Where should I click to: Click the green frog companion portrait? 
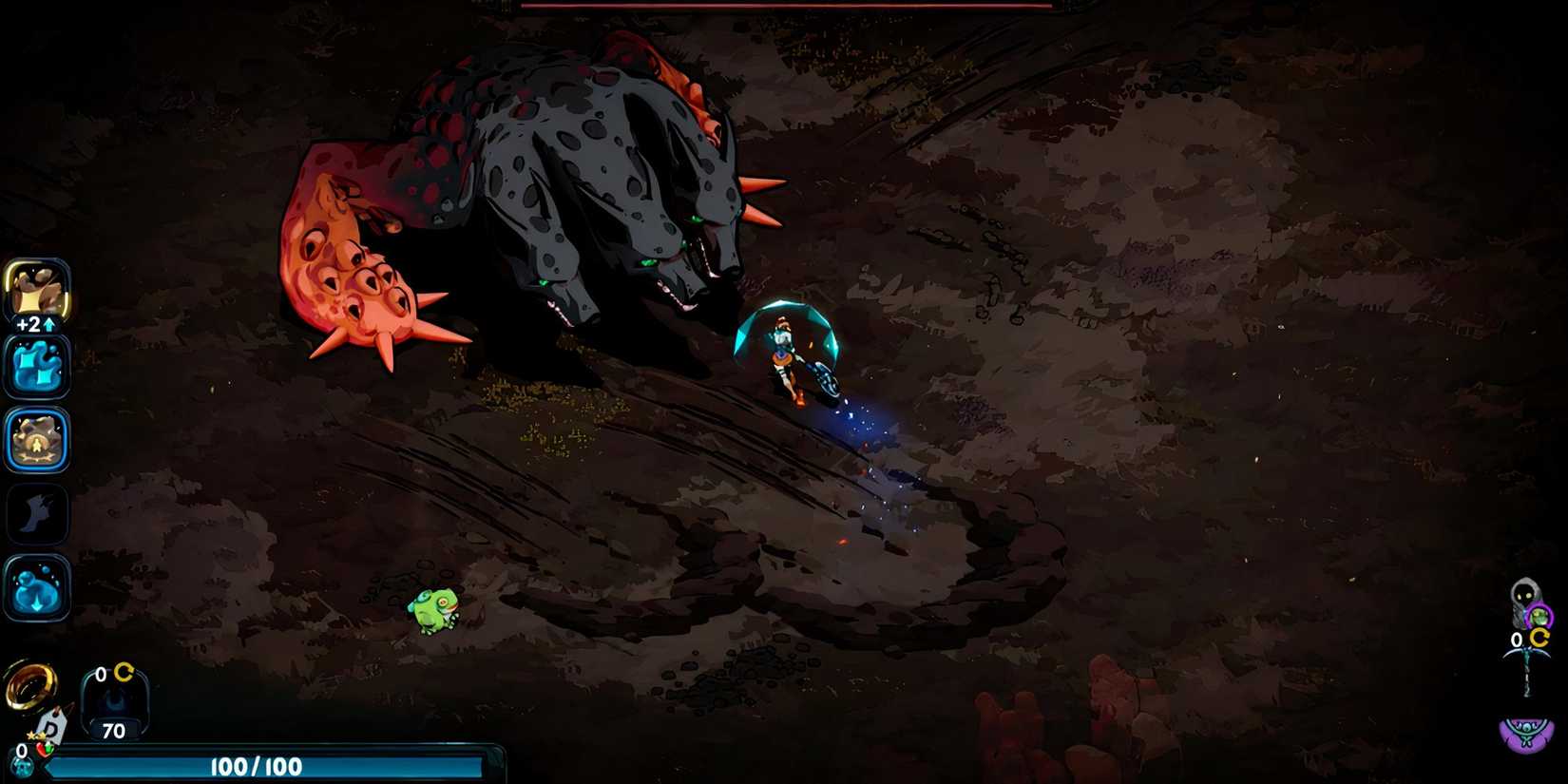point(1538,615)
